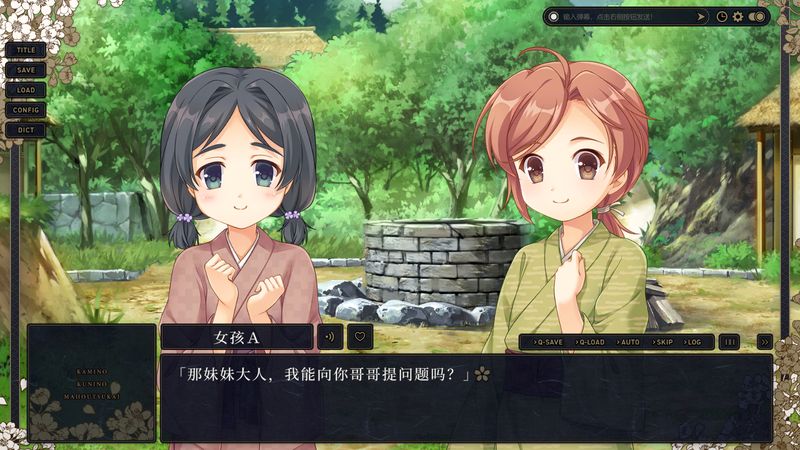Click the double-arrow button beside the quick menu
800x450 pixels.
coord(764,342)
